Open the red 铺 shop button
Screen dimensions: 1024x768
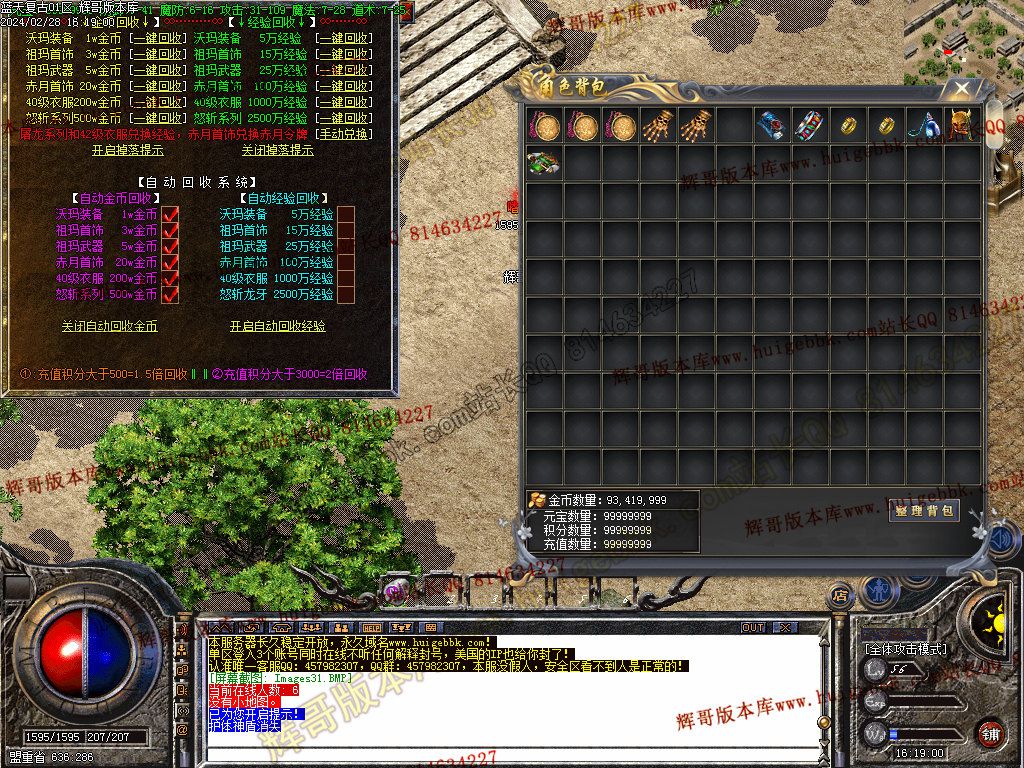click(990, 733)
